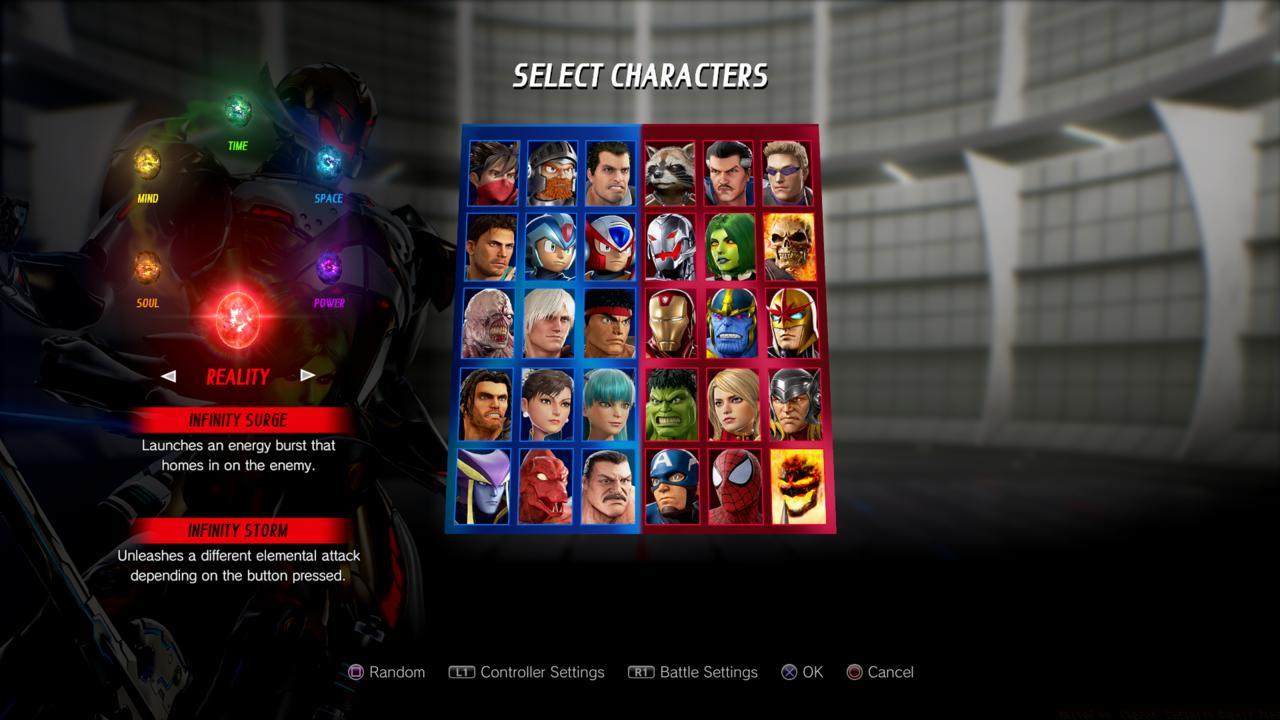The height and width of the screenshot is (720, 1280).
Task: Click the left arrow beside Reality
Action: [169, 376]
